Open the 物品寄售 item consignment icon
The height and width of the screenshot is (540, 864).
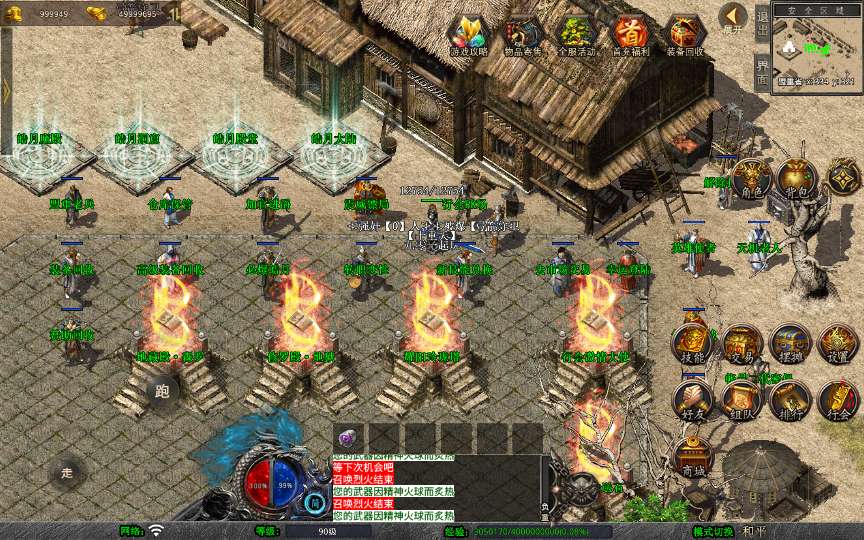click(x=522, y=36)
